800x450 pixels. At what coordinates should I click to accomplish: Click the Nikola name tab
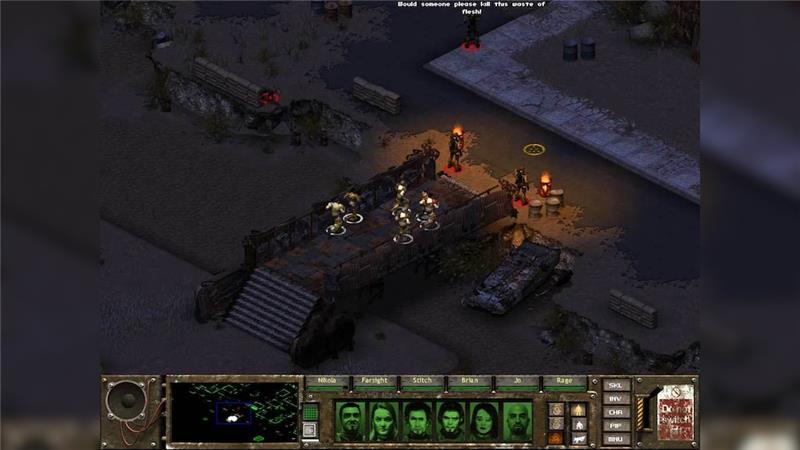pyautogui.click(x=327, y=382)
